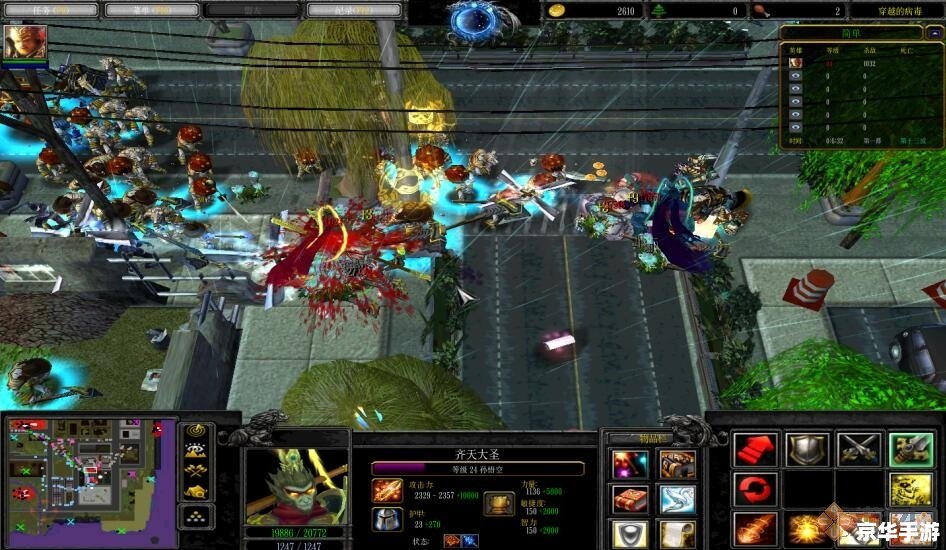Activate the red circular arrows ability
946x550 pixels.
(x=756, y=490)
